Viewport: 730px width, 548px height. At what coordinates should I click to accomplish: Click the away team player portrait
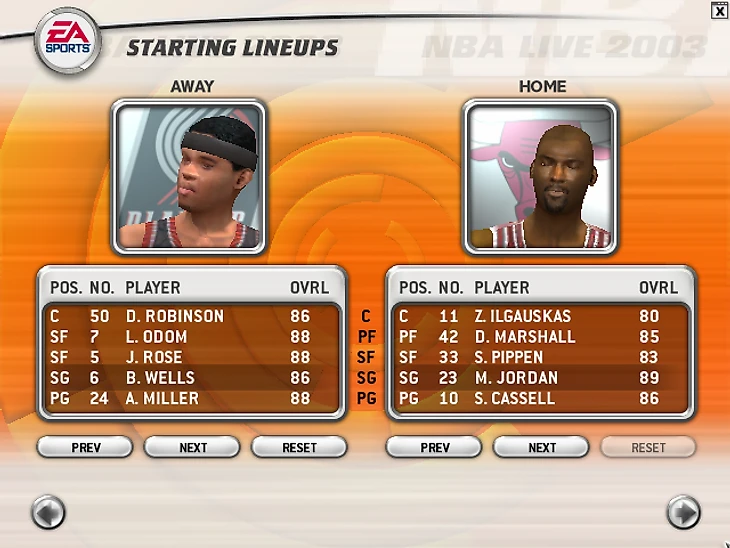coord(189,176)
